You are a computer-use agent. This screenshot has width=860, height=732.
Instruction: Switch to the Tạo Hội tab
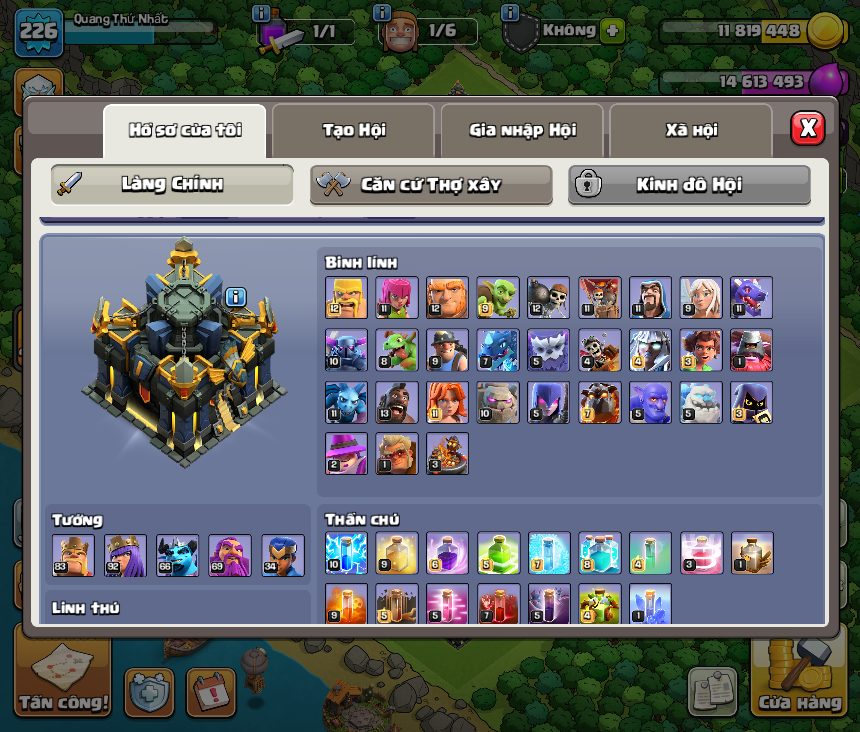(353, 130)
